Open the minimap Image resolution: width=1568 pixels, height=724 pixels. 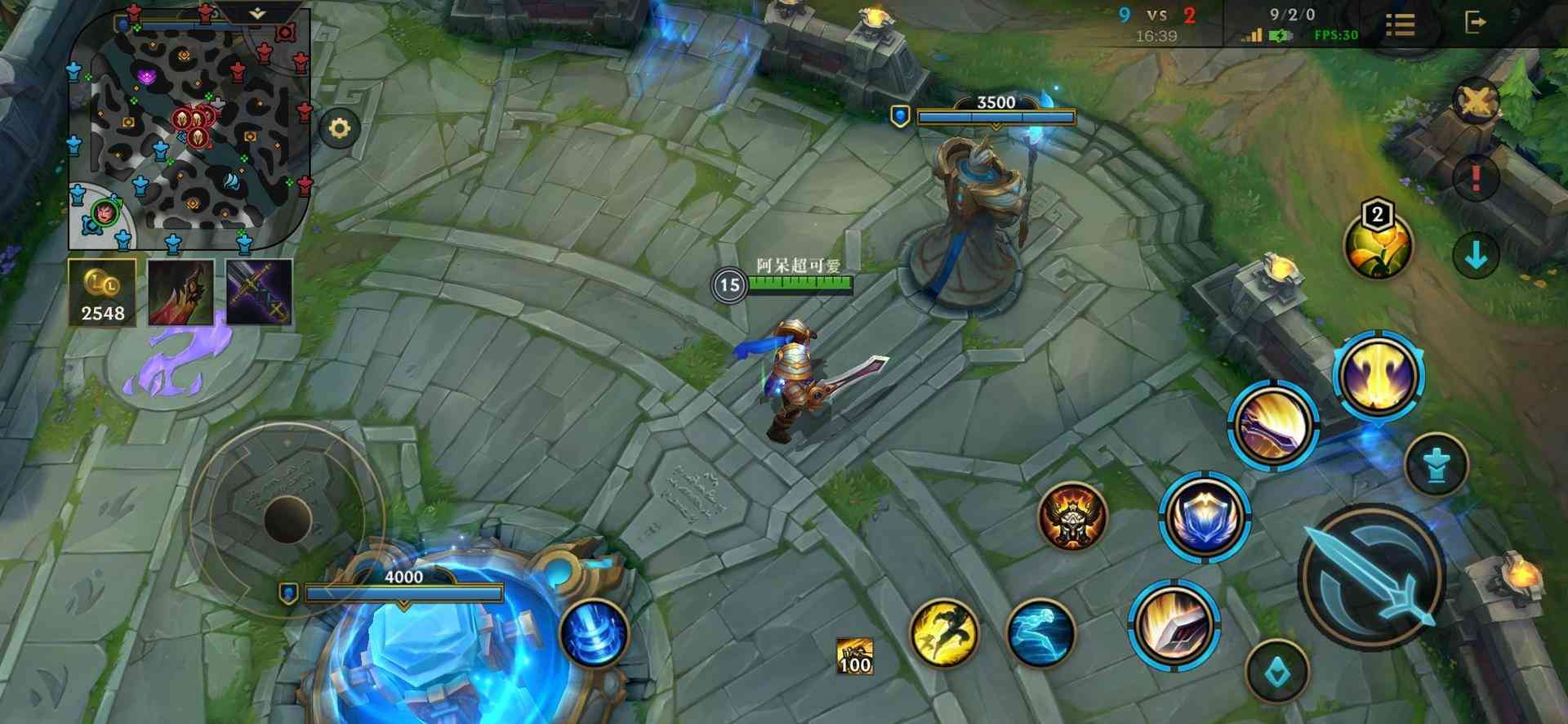click(189, 129)
